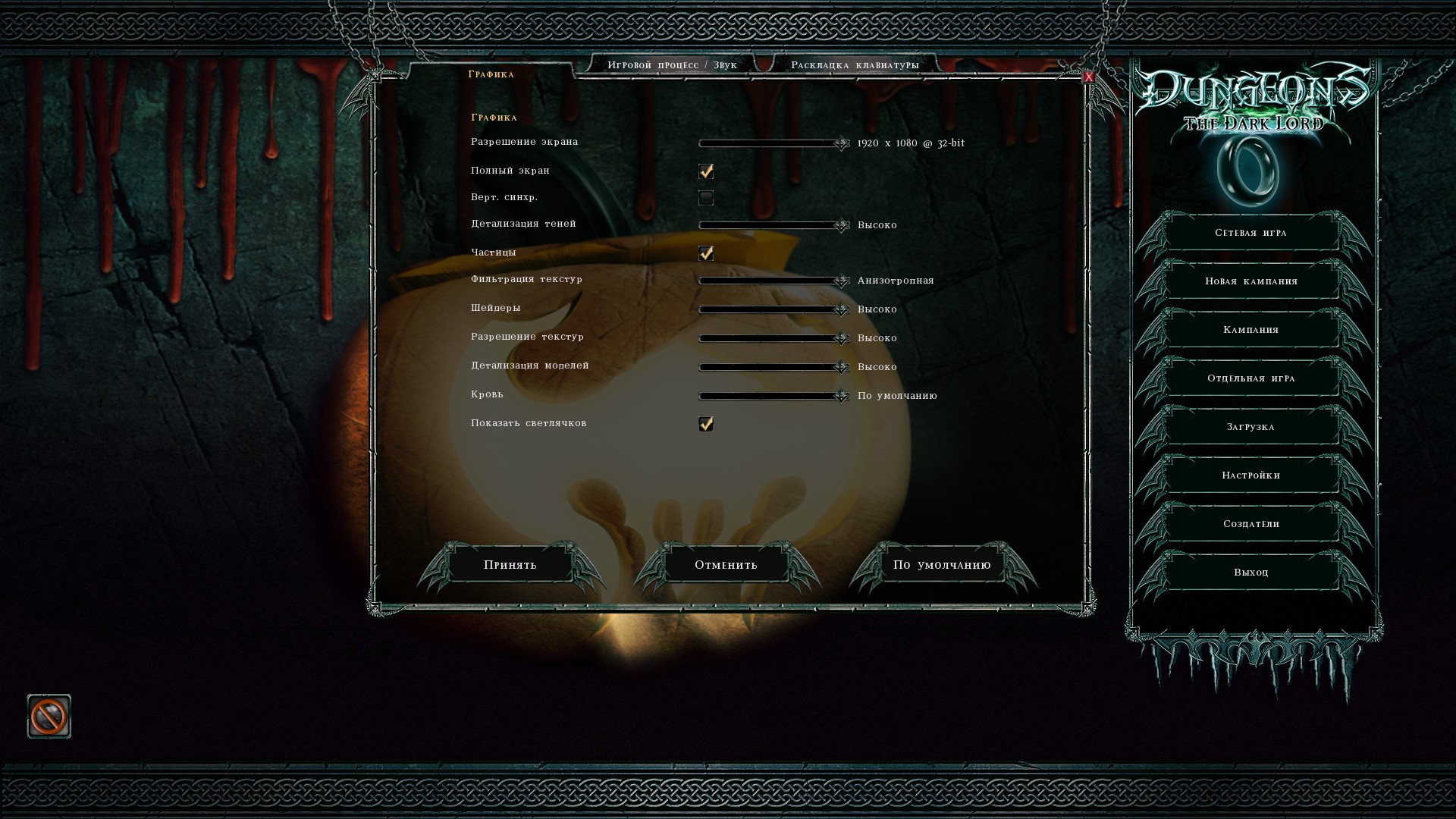
Task: Switch to the Игровой процесс / Звук tab
Action: click(x=672, y=65)
